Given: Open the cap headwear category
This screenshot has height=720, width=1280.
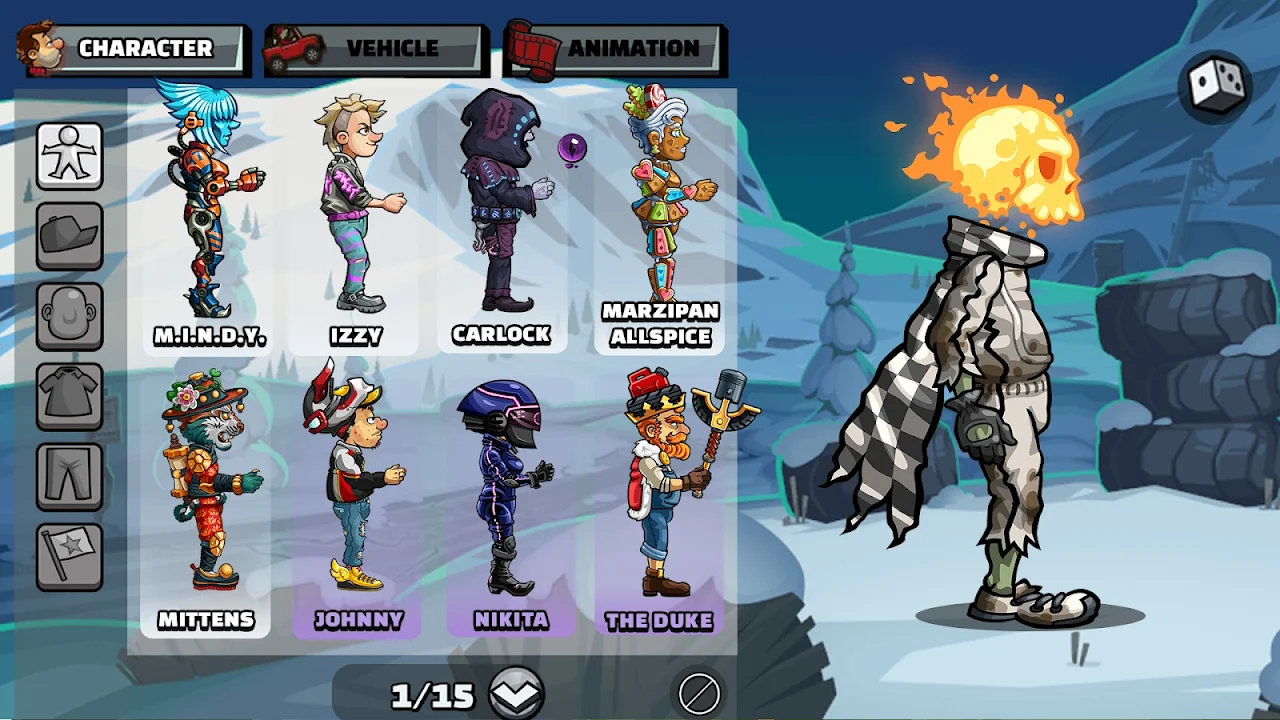Looking at the screenshot, I should click(x=70, y=236).
